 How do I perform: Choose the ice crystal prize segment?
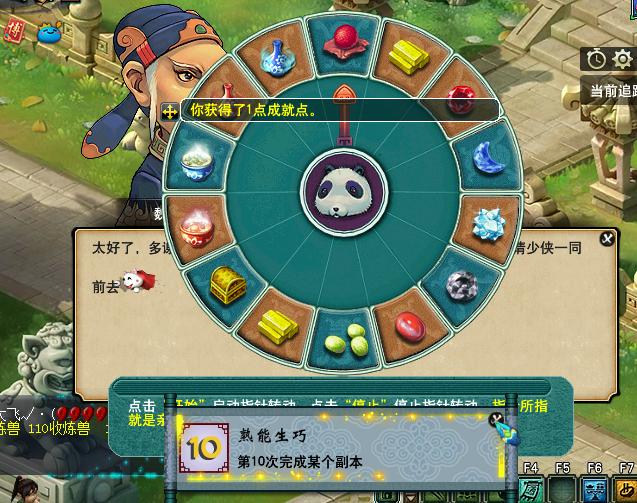click(x=489, y=220)
